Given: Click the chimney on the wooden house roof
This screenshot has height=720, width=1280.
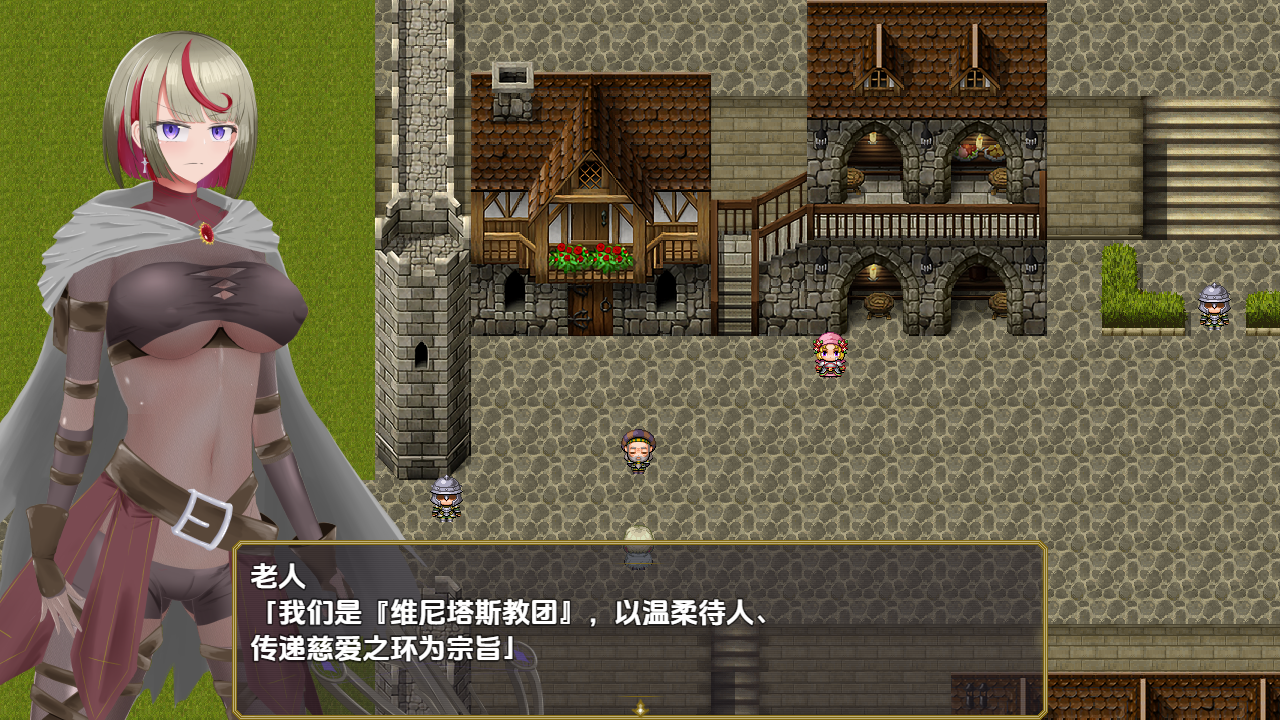Looking at the screenshot, I should [x=511, y=75].
